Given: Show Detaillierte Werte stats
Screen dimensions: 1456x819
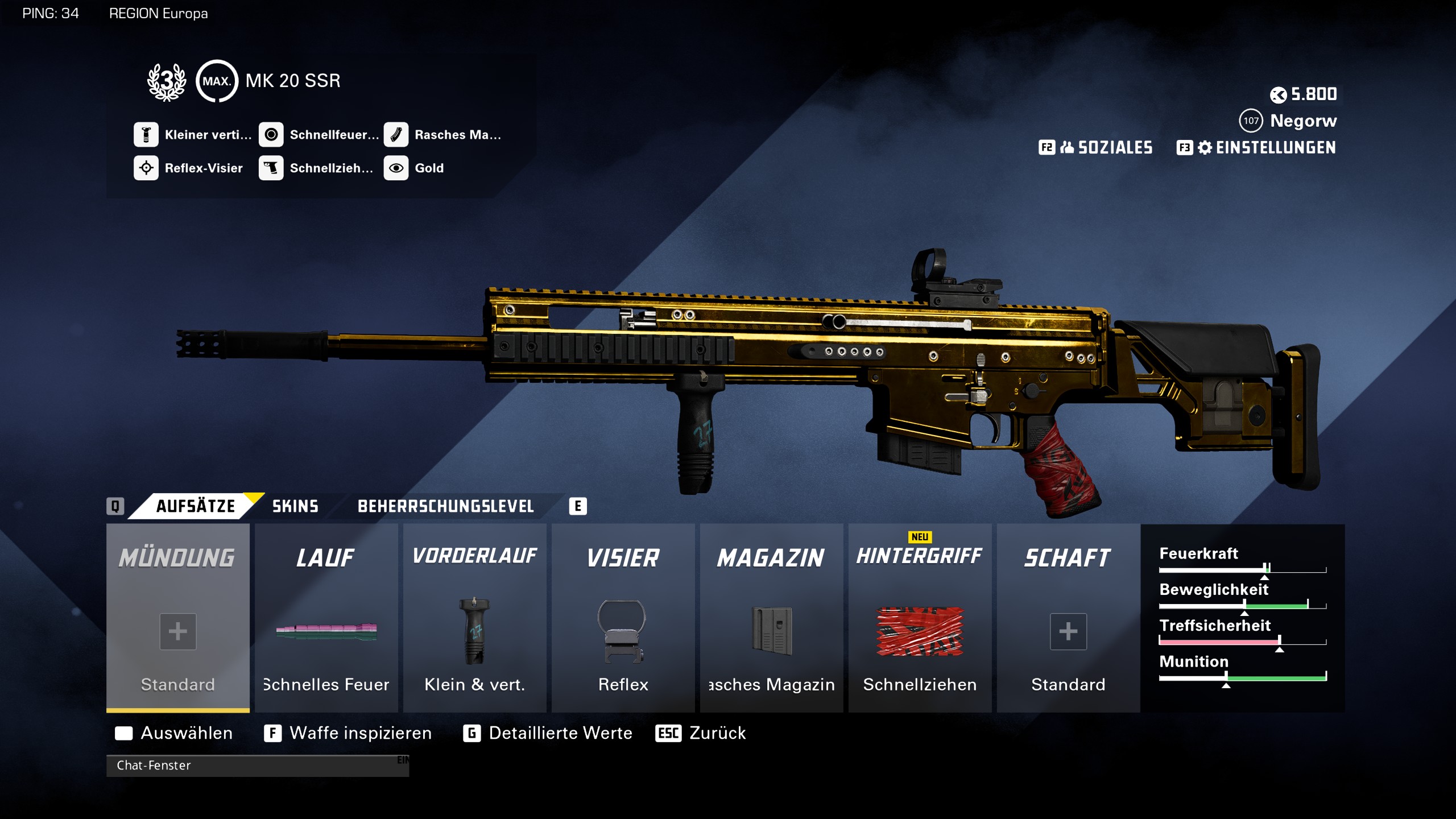Looking at the screenshot, I should coord(548,733).
